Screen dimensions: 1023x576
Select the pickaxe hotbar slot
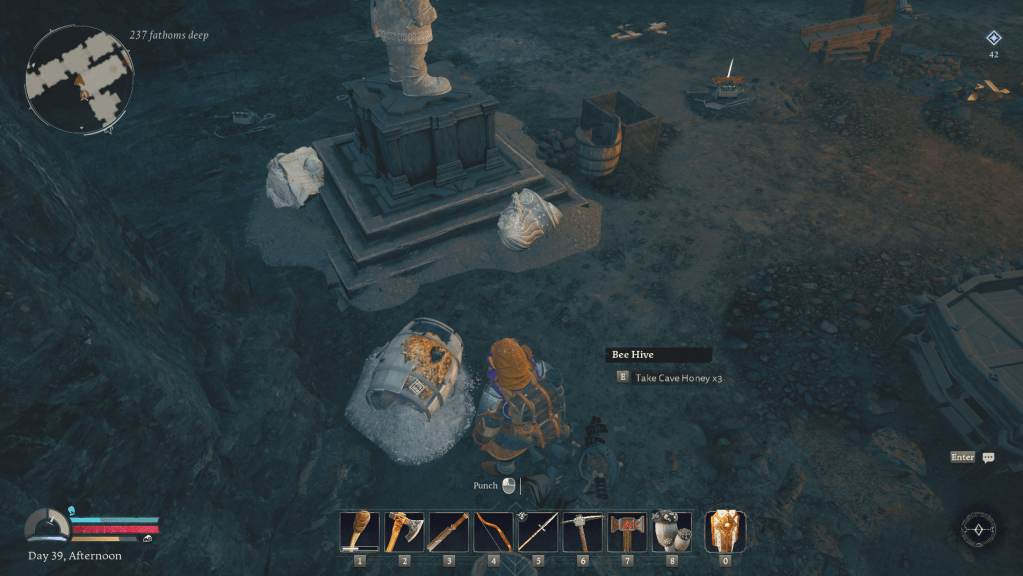582,531
